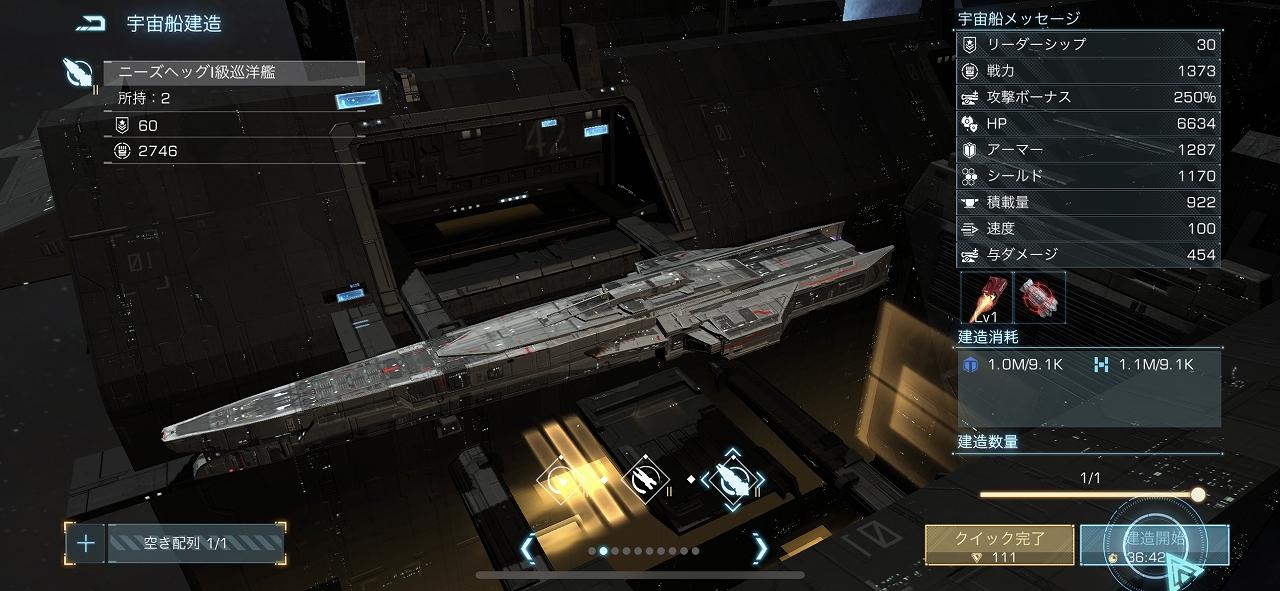Pick the small fighter ship-class icon
Screen dimensions: 1280x591
(x=560, y=482)
